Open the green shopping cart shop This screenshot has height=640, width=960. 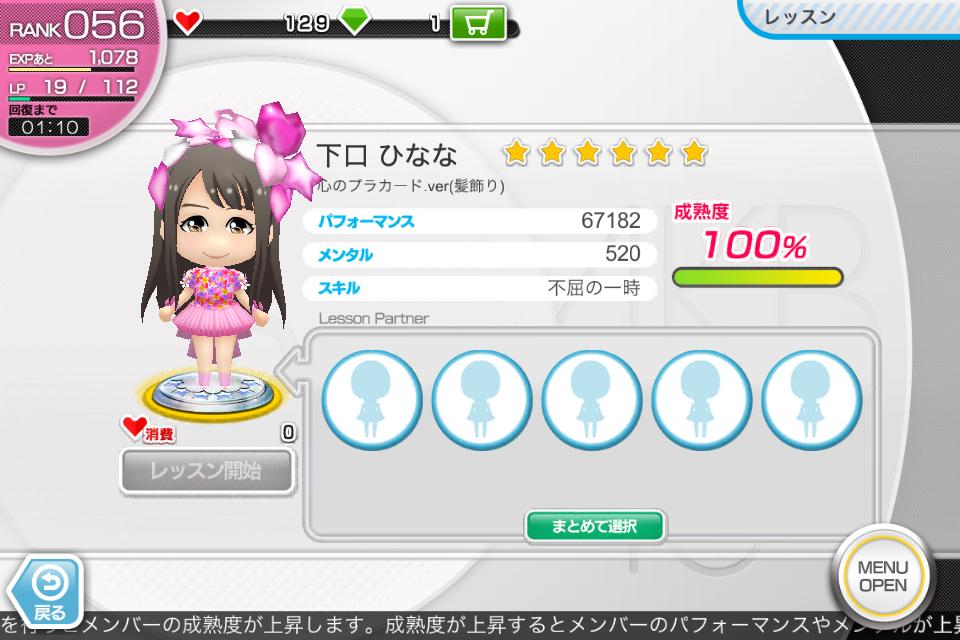(x=478, y=23)
